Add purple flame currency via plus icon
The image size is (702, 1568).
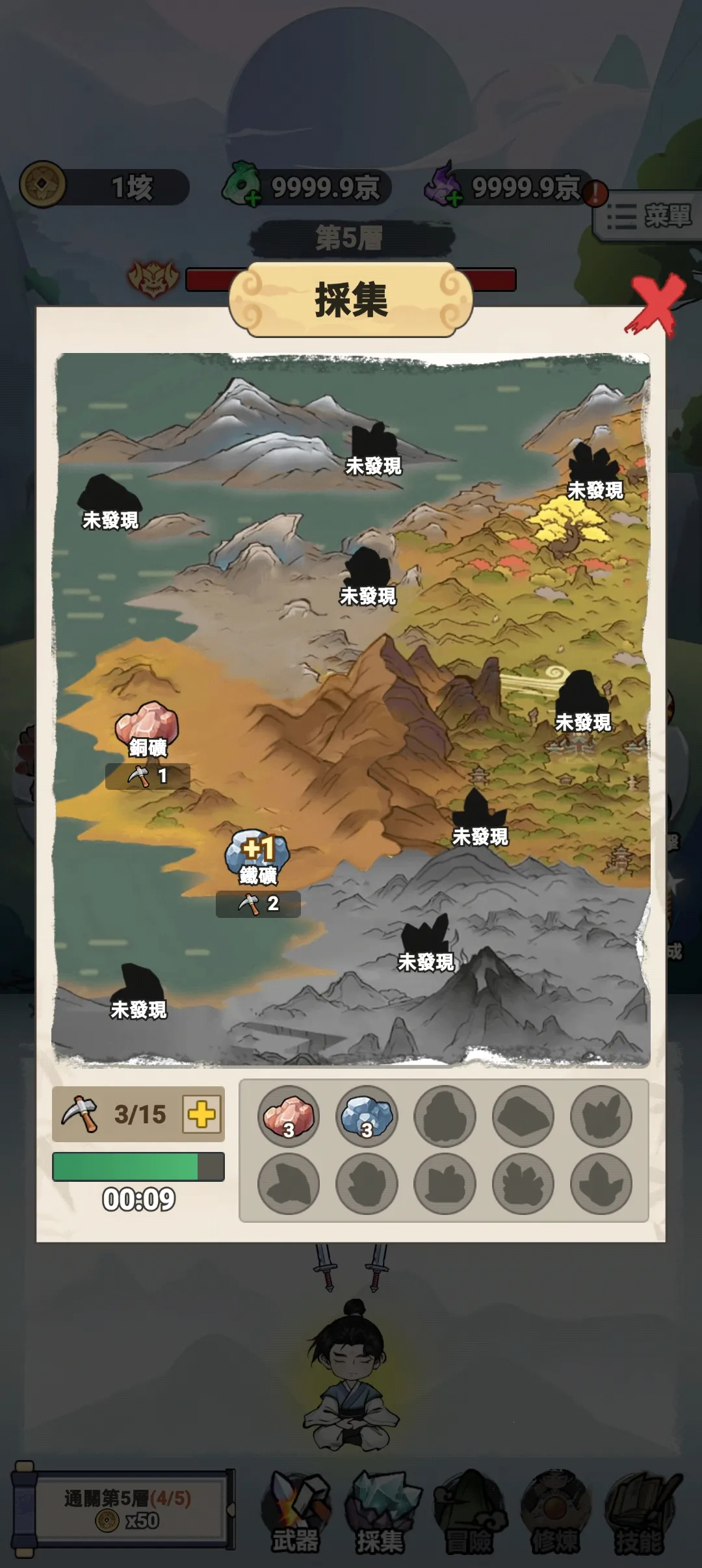click(455, 198)
